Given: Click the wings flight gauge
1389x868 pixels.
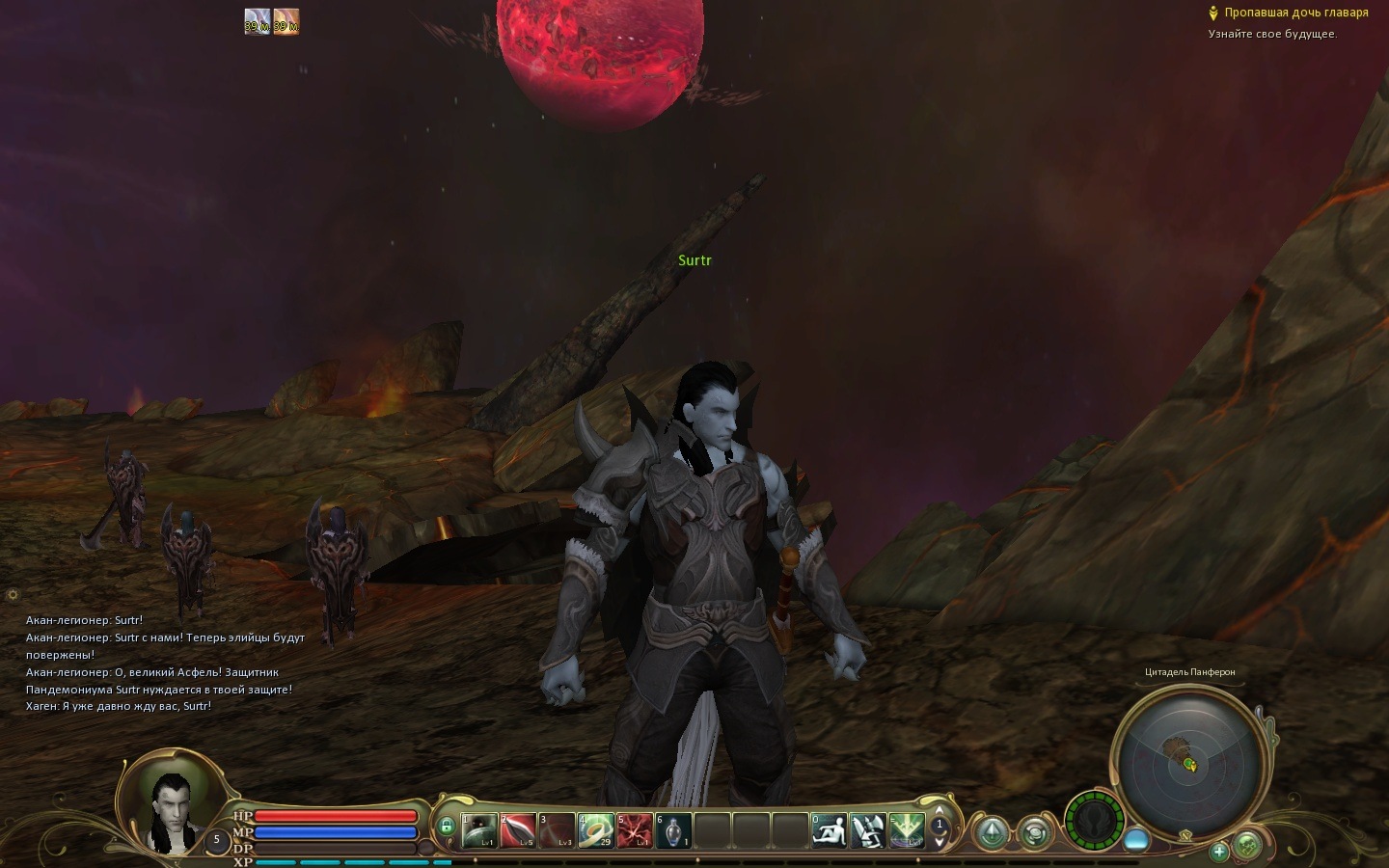Looking at the screenshot, I should coord(1095,822).
